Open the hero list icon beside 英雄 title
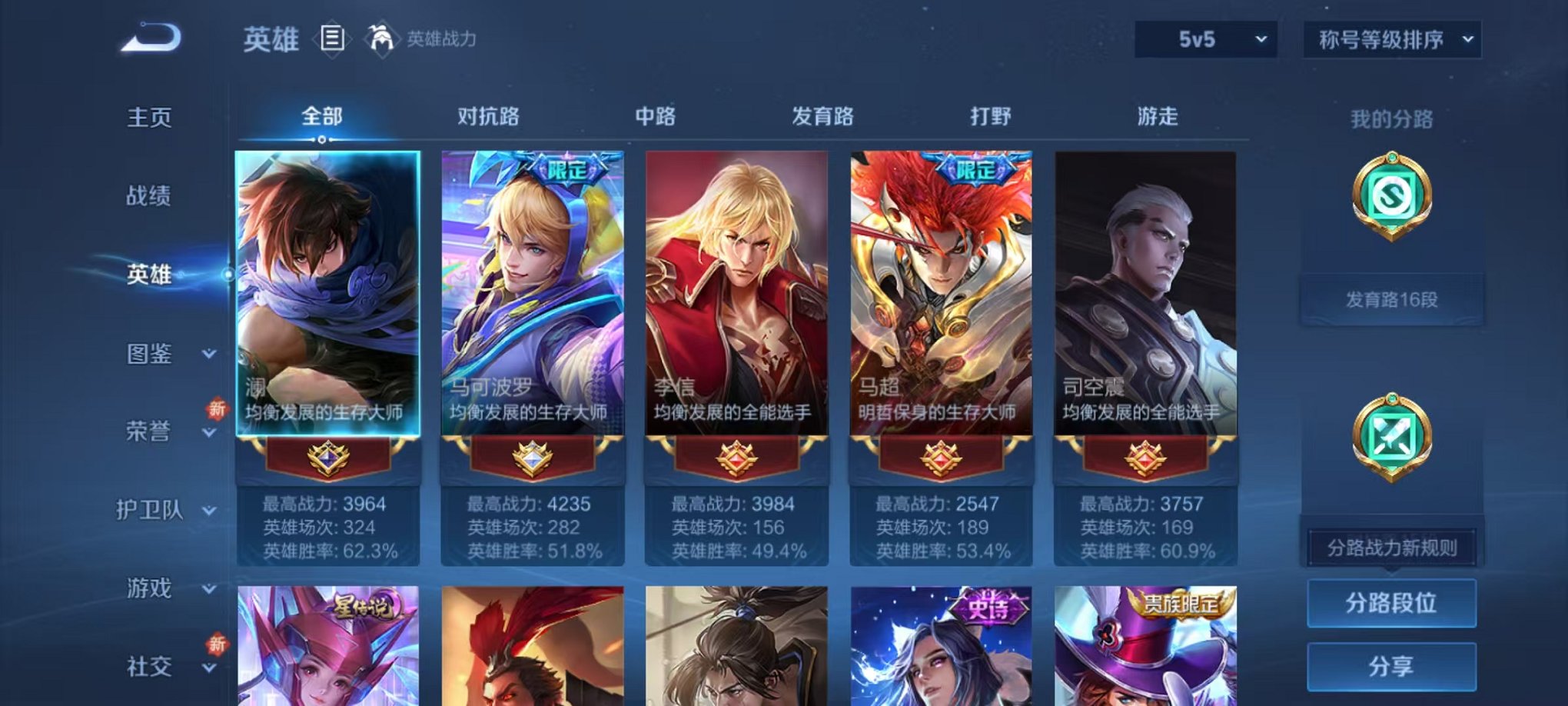 click(331, 38)
